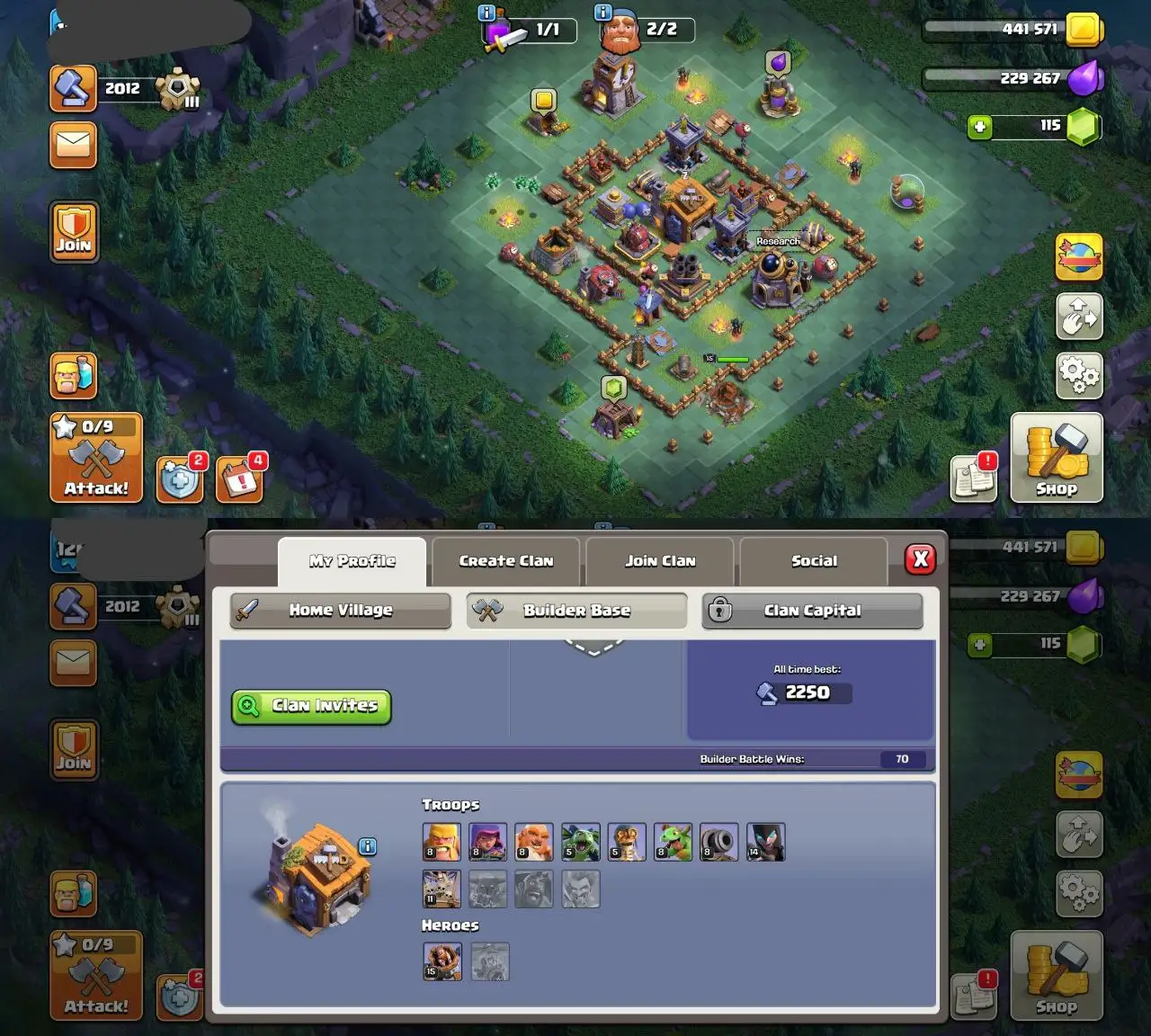Switch to the Social tab

click(812, 560)
